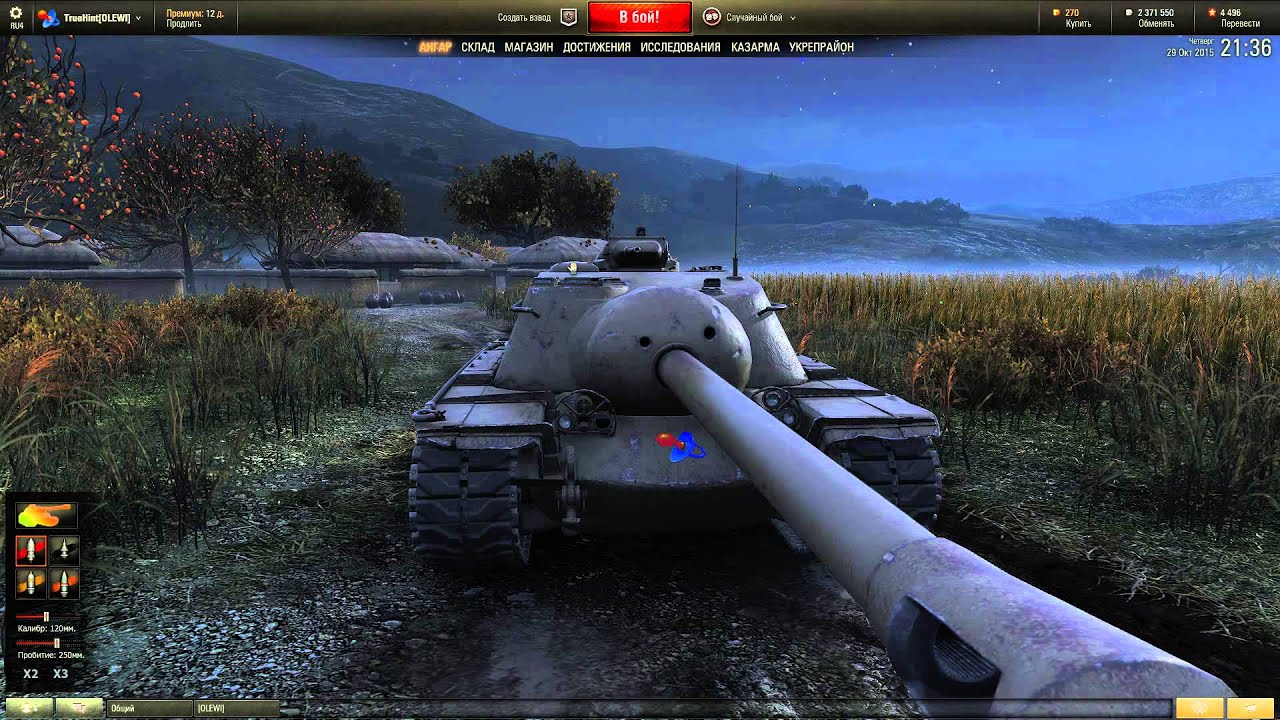Switch to the МАГАЗИН tab
This screenshot has width=1280, height=720.
click(x=527, y=46)
